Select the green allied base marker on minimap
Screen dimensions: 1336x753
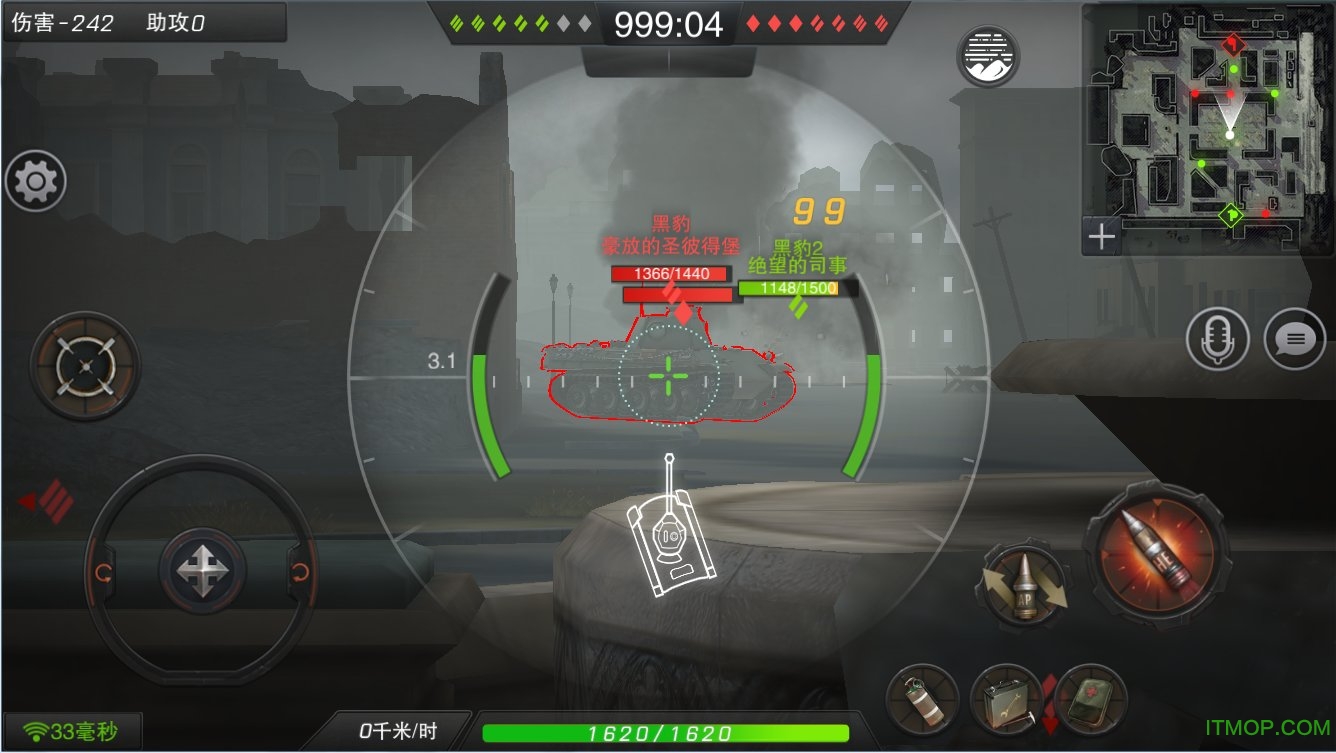(x=1231, y=214)
